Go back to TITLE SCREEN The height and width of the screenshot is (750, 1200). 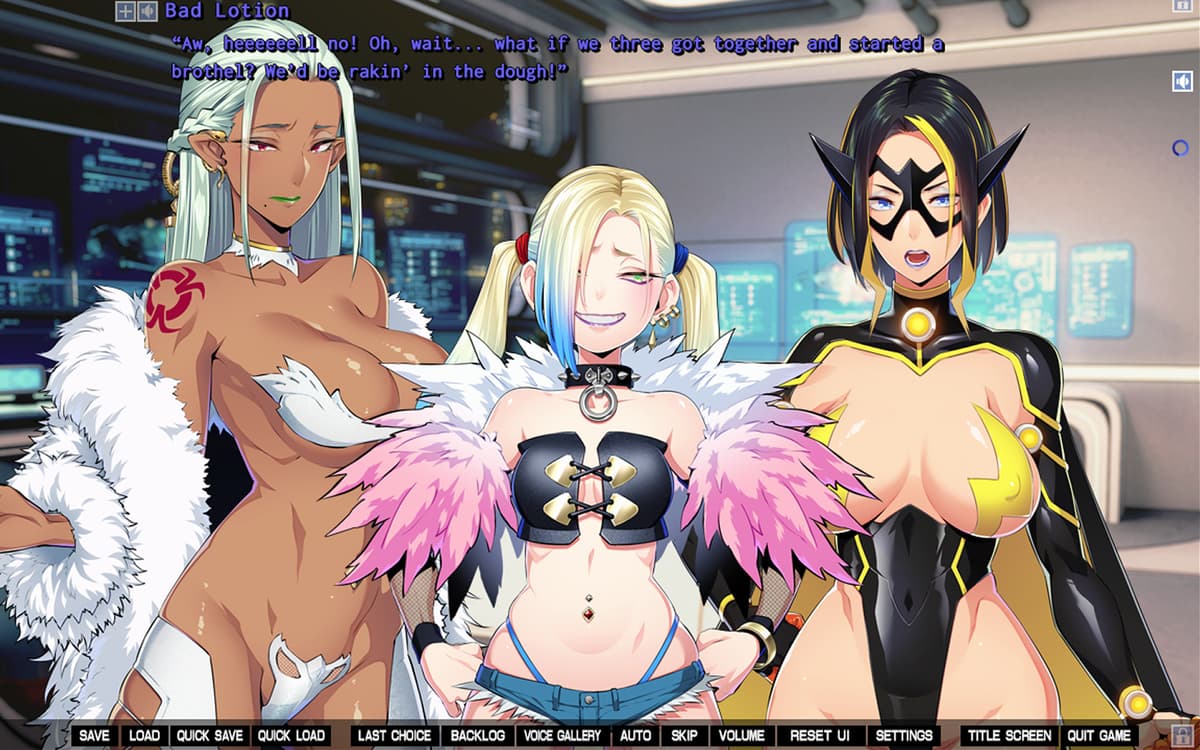[x=1009, y=736]
